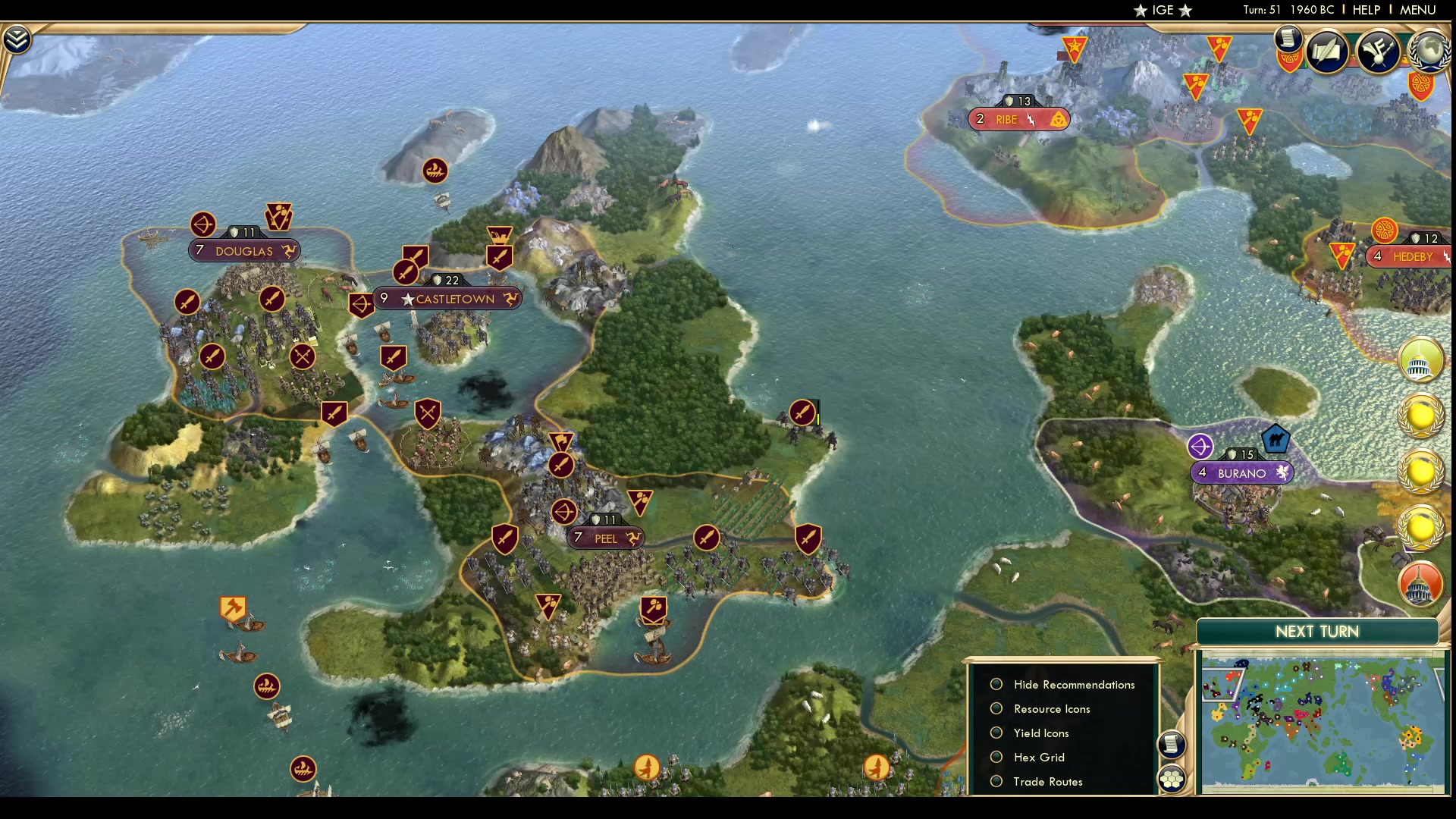Image resolution: width=1456 pixels, height=819 pixels.
Task: Open the MENU from the top bar
Action: point(1417,10)
